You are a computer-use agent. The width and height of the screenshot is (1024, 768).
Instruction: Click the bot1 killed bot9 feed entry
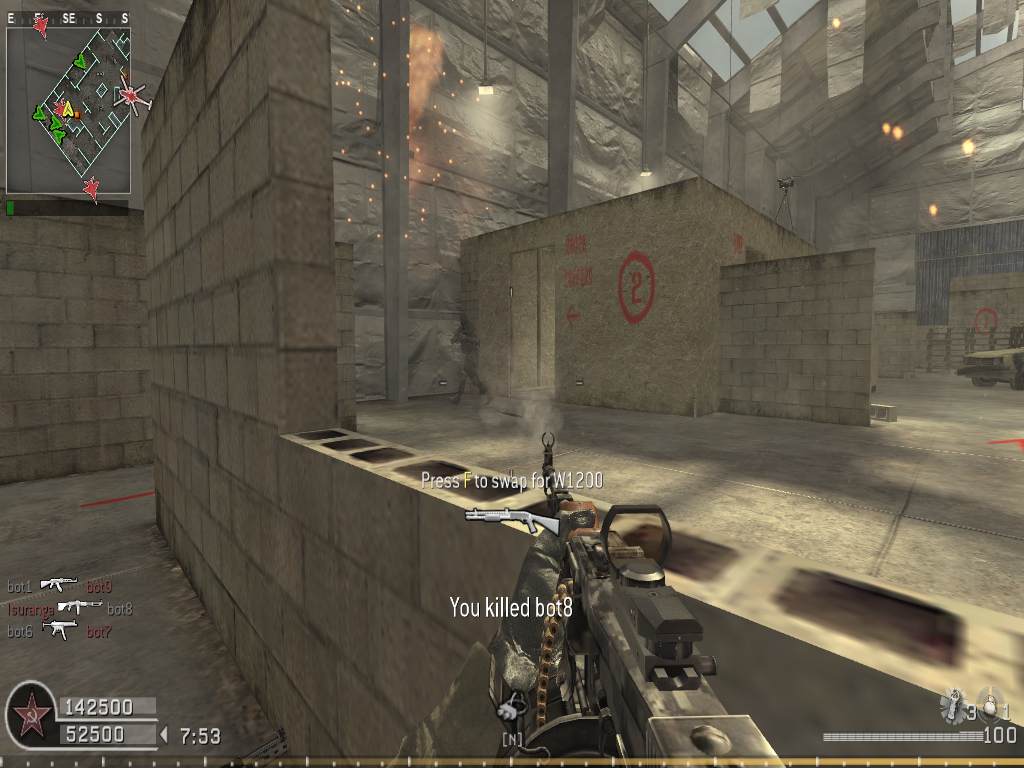pyautogui.click(x=59, y=585)
